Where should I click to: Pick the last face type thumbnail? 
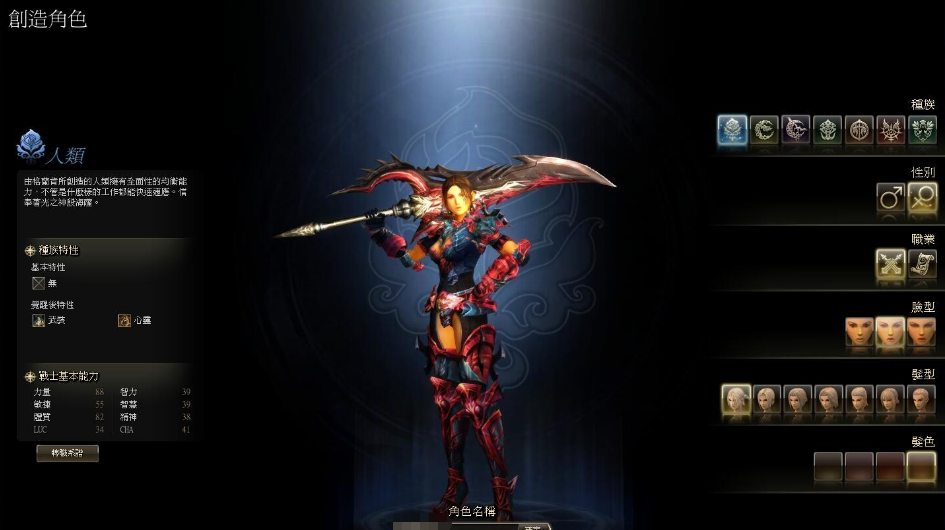[x=921, y=332]
